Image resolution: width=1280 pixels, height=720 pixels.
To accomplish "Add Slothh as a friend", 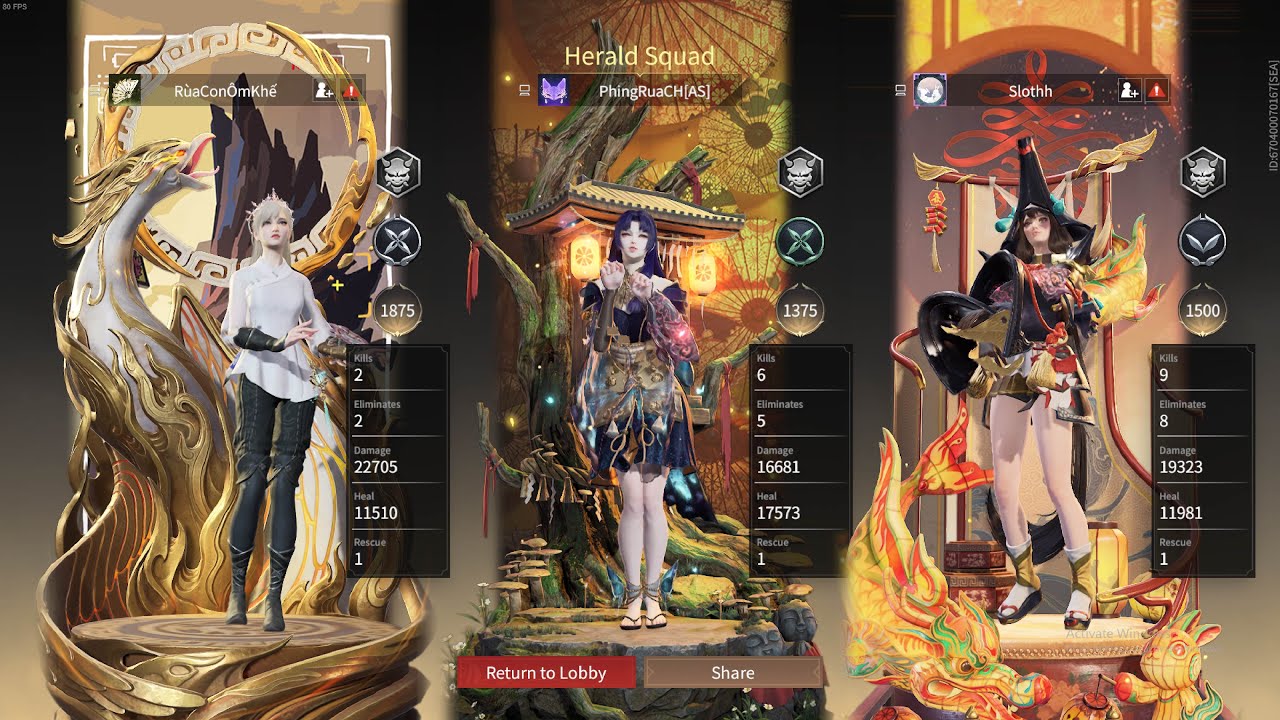I will tap(1129, 91).
